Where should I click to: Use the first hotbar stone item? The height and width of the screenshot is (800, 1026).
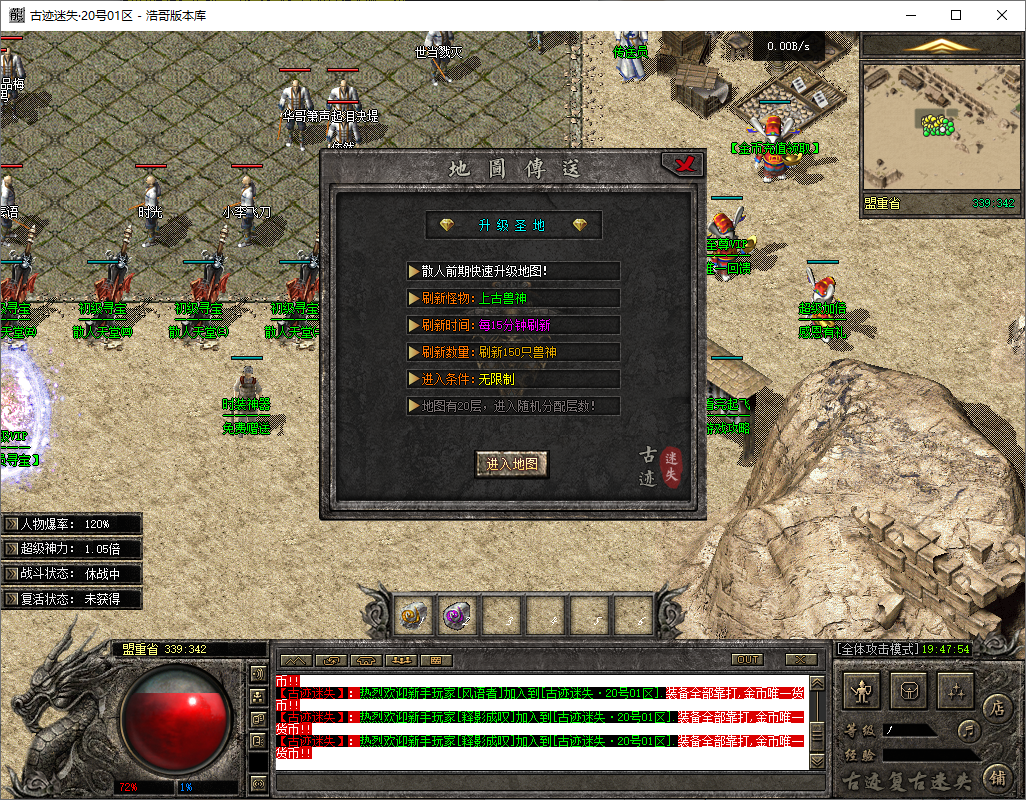click(414, 613)
